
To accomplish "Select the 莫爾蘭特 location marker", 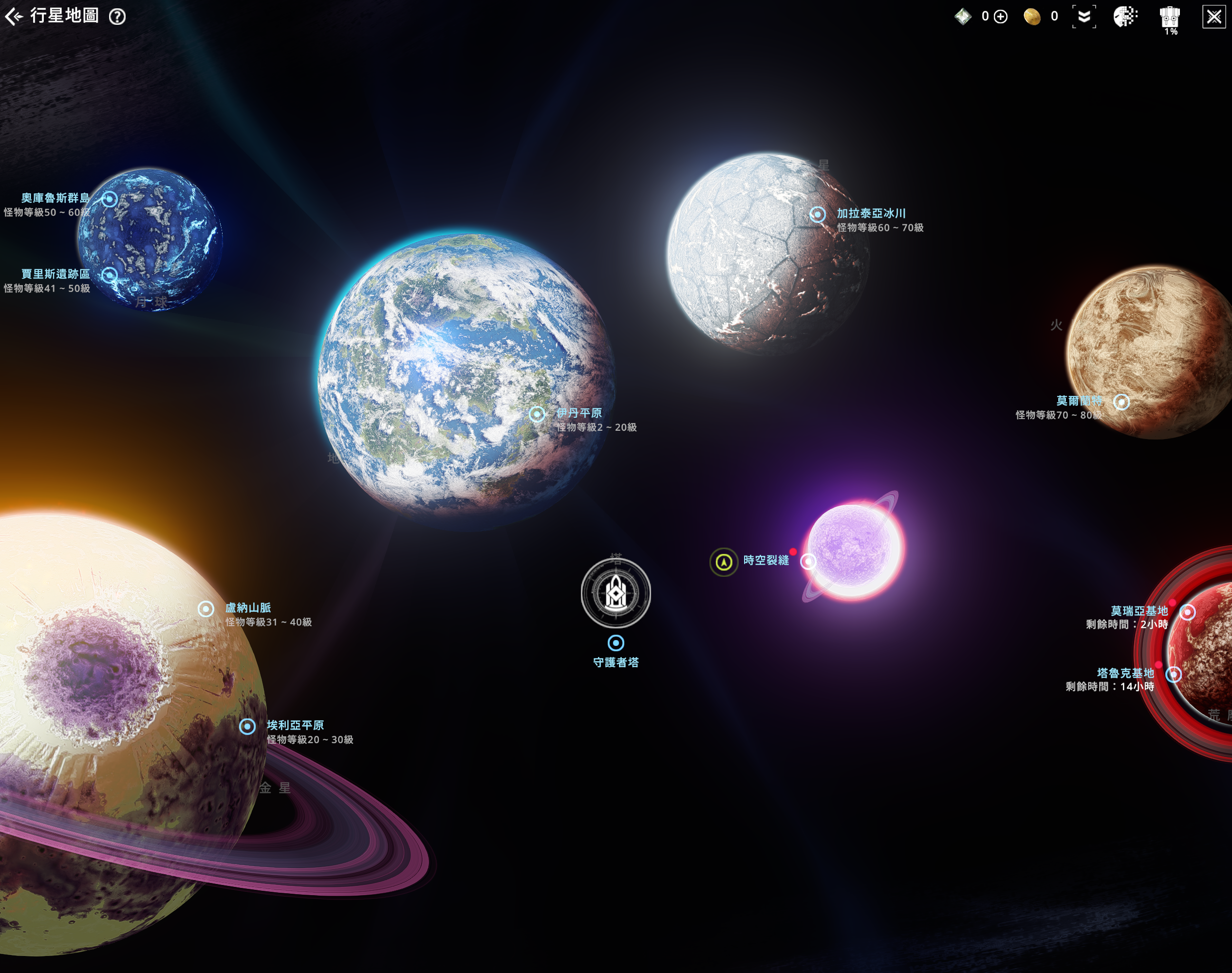I will pos(1121,402).
